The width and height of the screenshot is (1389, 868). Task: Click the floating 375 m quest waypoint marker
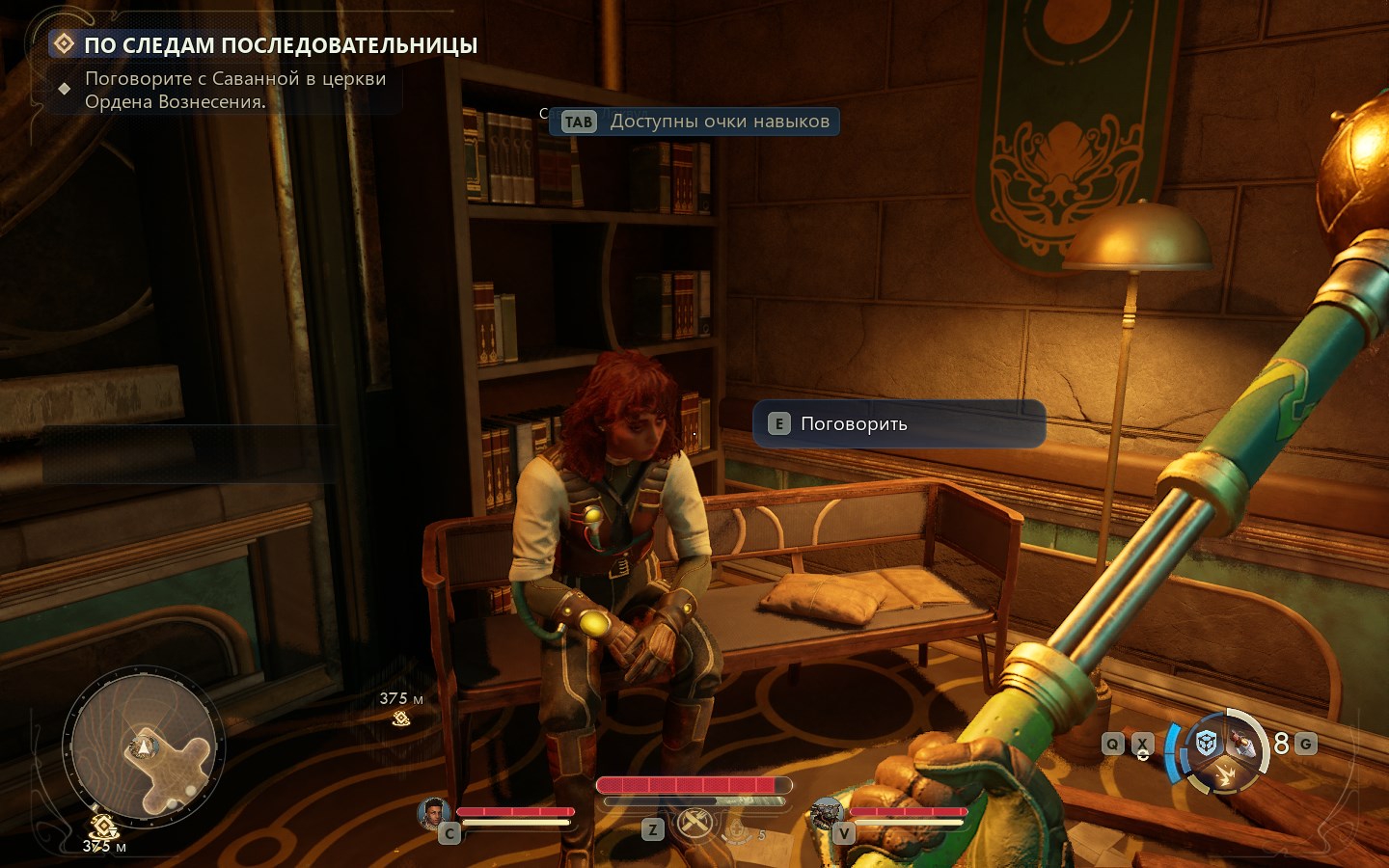[401, 719]
